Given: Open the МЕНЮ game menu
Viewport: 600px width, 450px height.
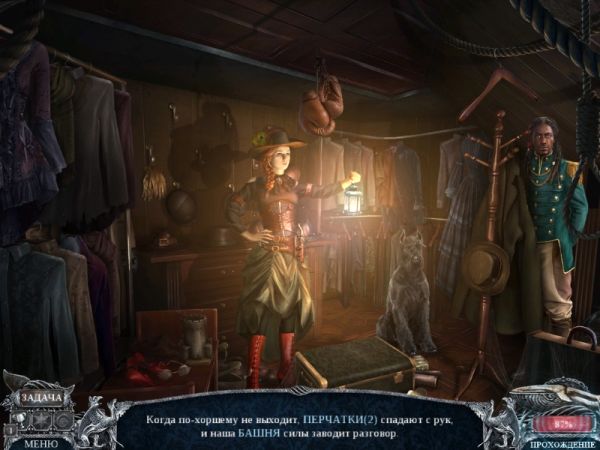Looking at the screenshot, I should click(x=41, y=443).
